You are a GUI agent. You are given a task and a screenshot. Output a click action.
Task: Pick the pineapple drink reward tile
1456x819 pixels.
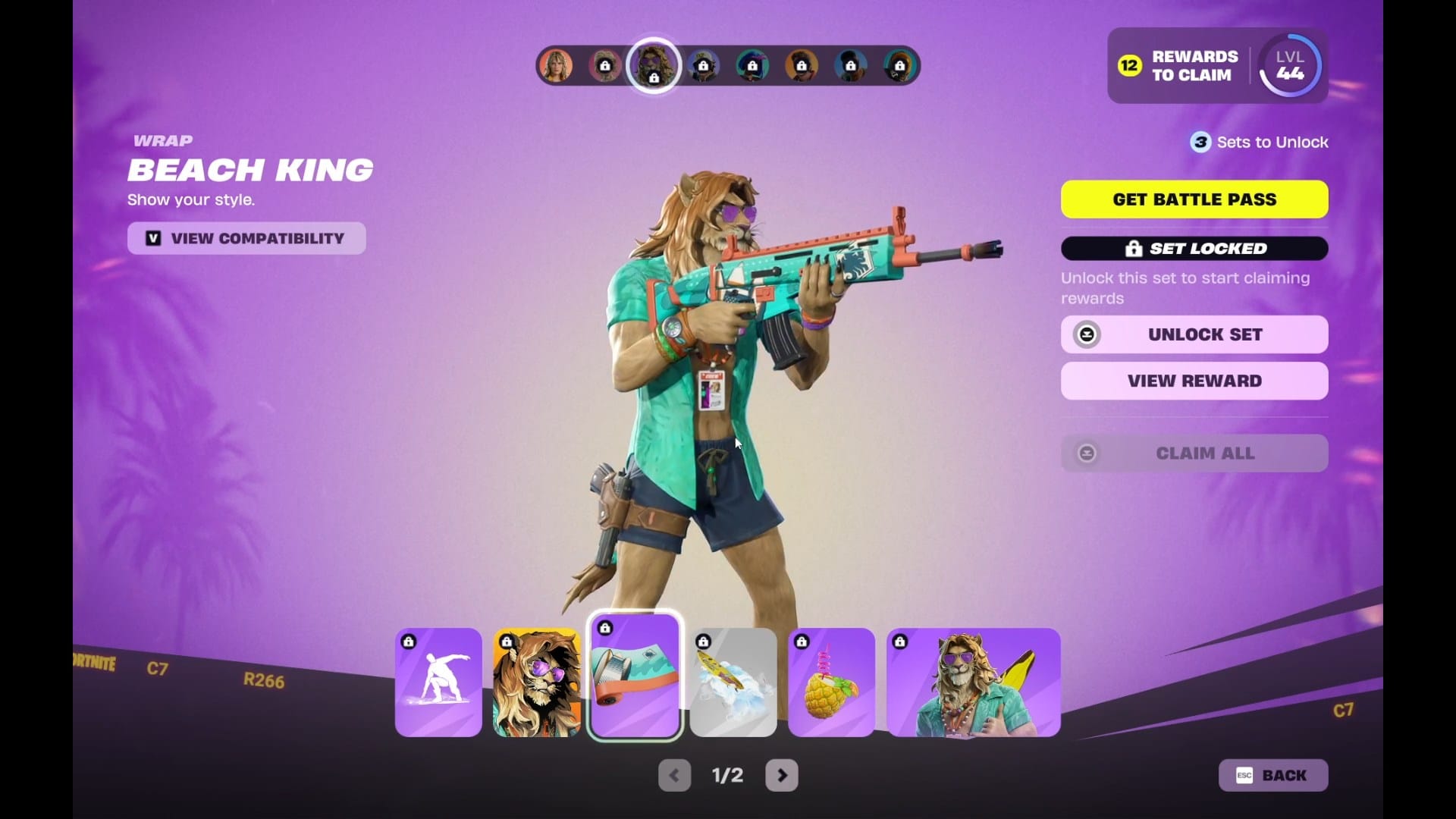point(831,682)
